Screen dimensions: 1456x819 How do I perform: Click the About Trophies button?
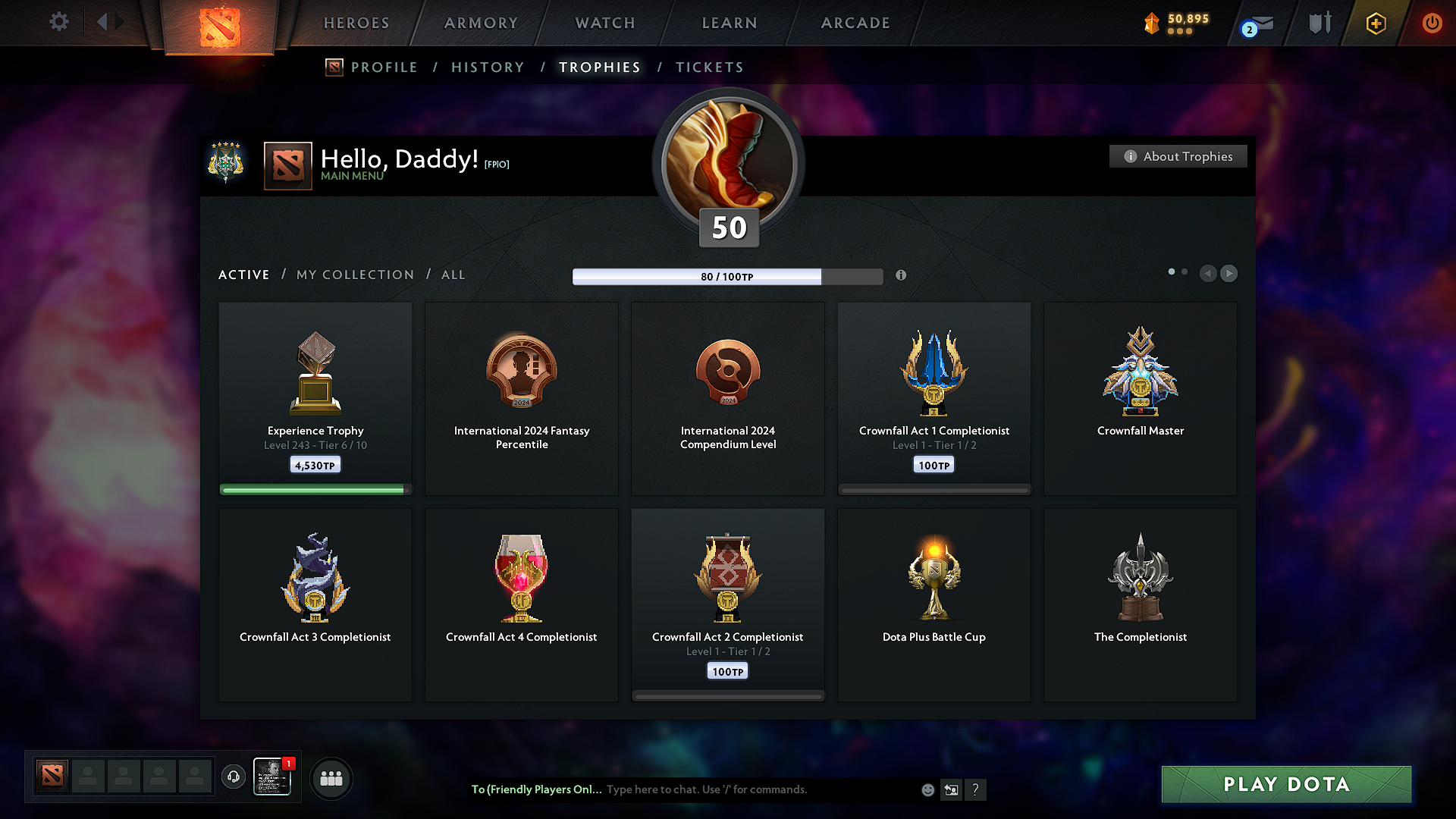[1178, 156]
